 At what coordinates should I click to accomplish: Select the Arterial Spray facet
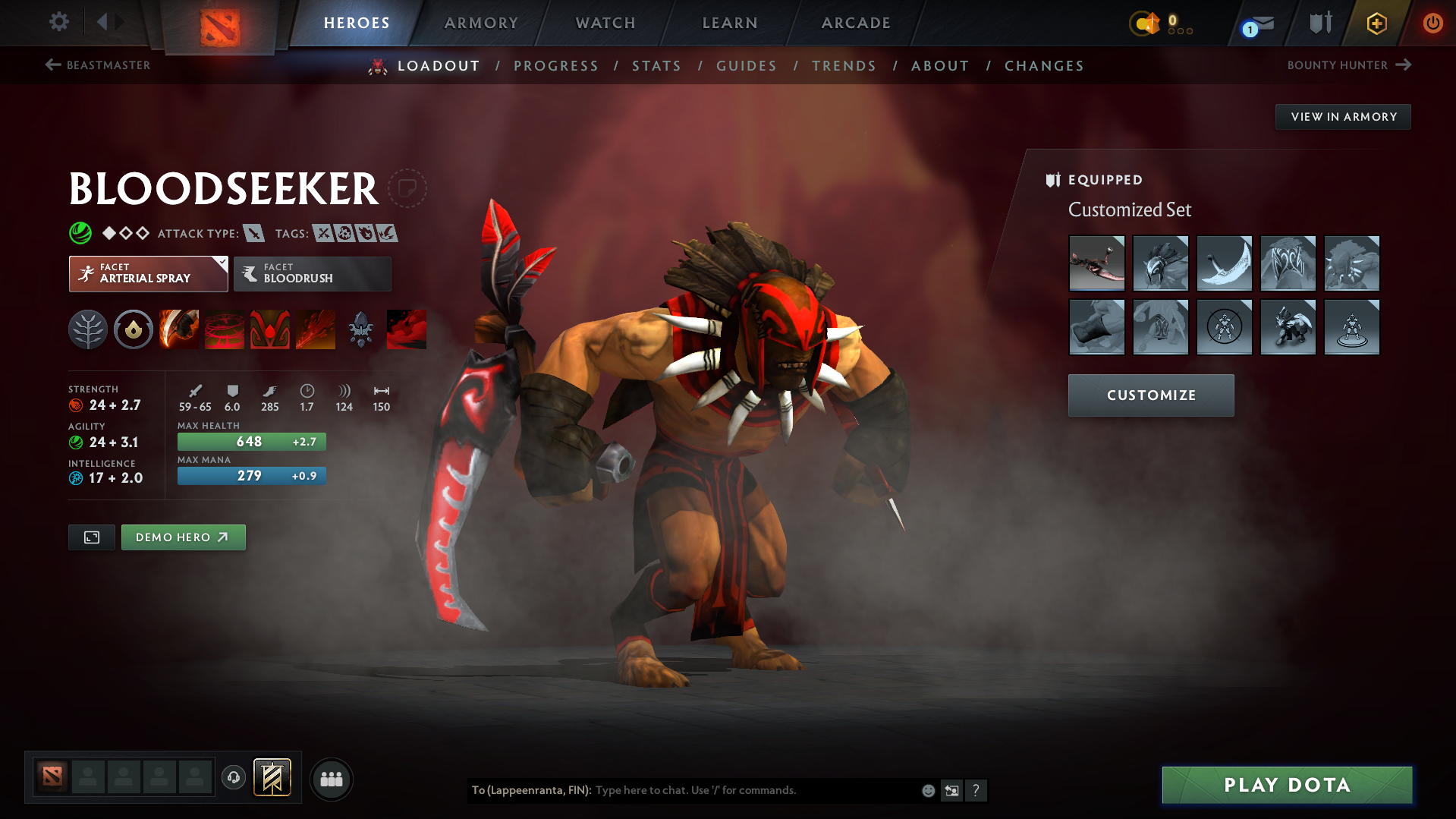coord(148,273)
